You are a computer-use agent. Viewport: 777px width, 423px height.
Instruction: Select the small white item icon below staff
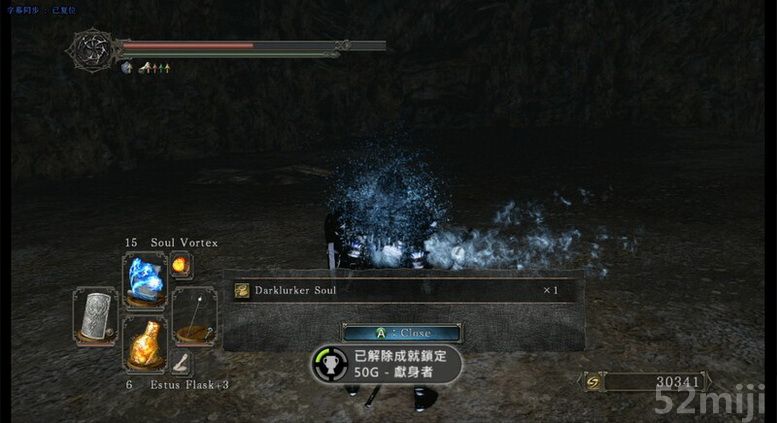(x=181, y=364)
